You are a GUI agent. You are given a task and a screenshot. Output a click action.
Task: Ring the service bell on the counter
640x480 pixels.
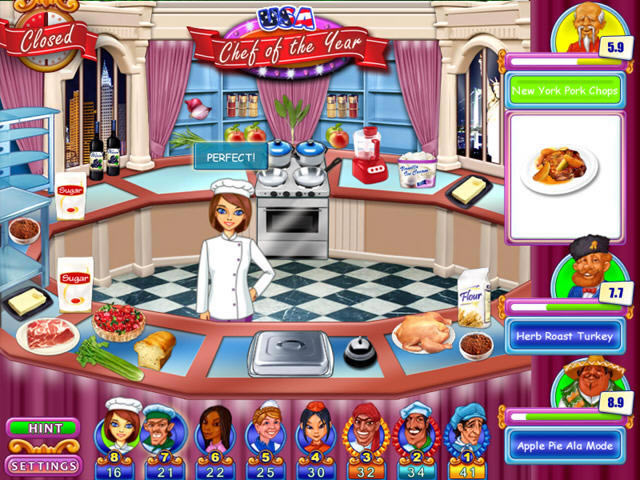pos(358,352)
